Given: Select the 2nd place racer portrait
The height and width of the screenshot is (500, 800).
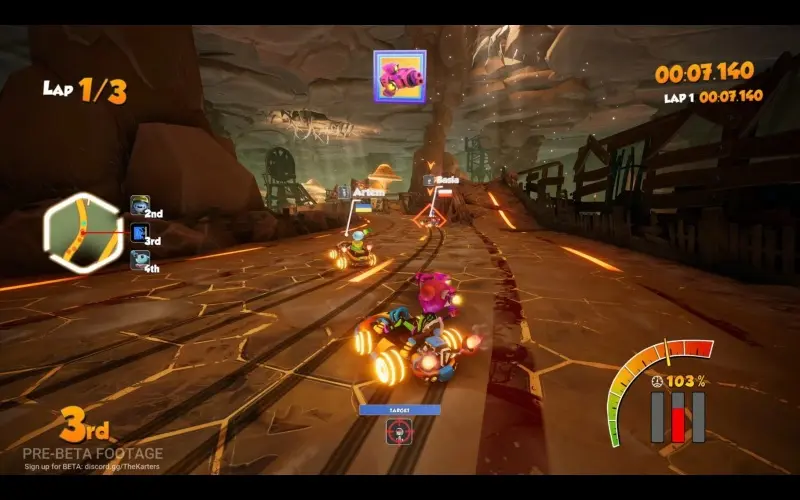Looking at the screenshot, I should 140,206.
